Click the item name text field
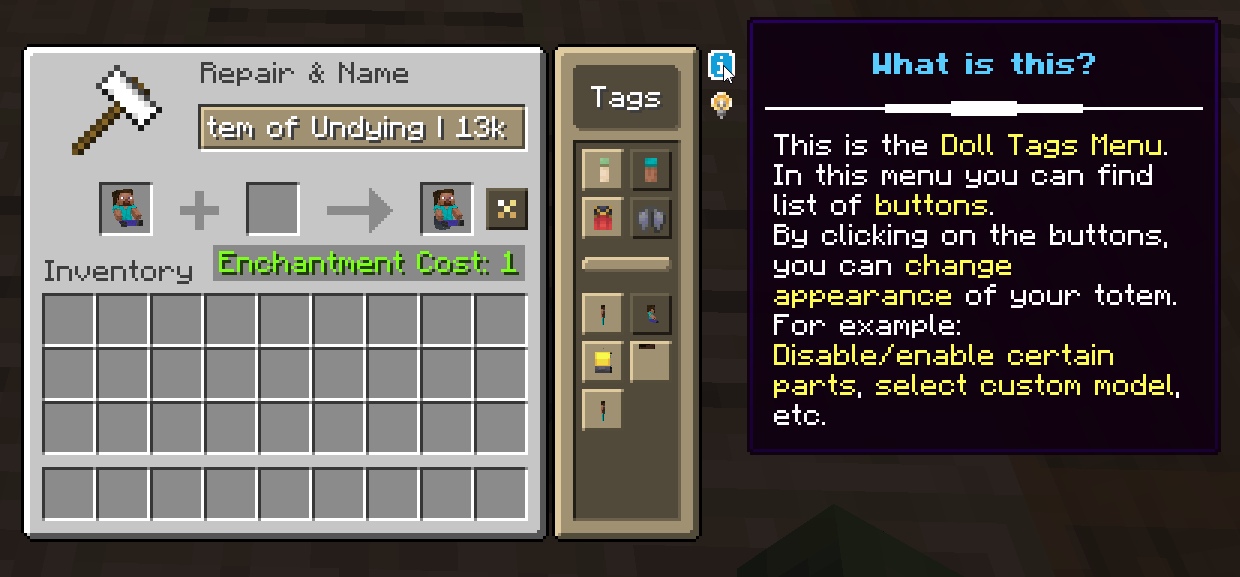1240x577 pixels. (362, 128)
